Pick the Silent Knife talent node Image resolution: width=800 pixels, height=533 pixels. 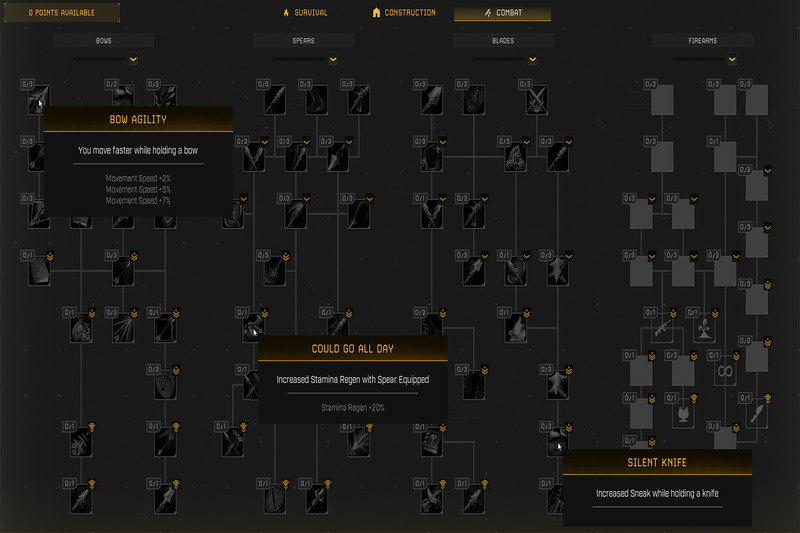point(556,441)
